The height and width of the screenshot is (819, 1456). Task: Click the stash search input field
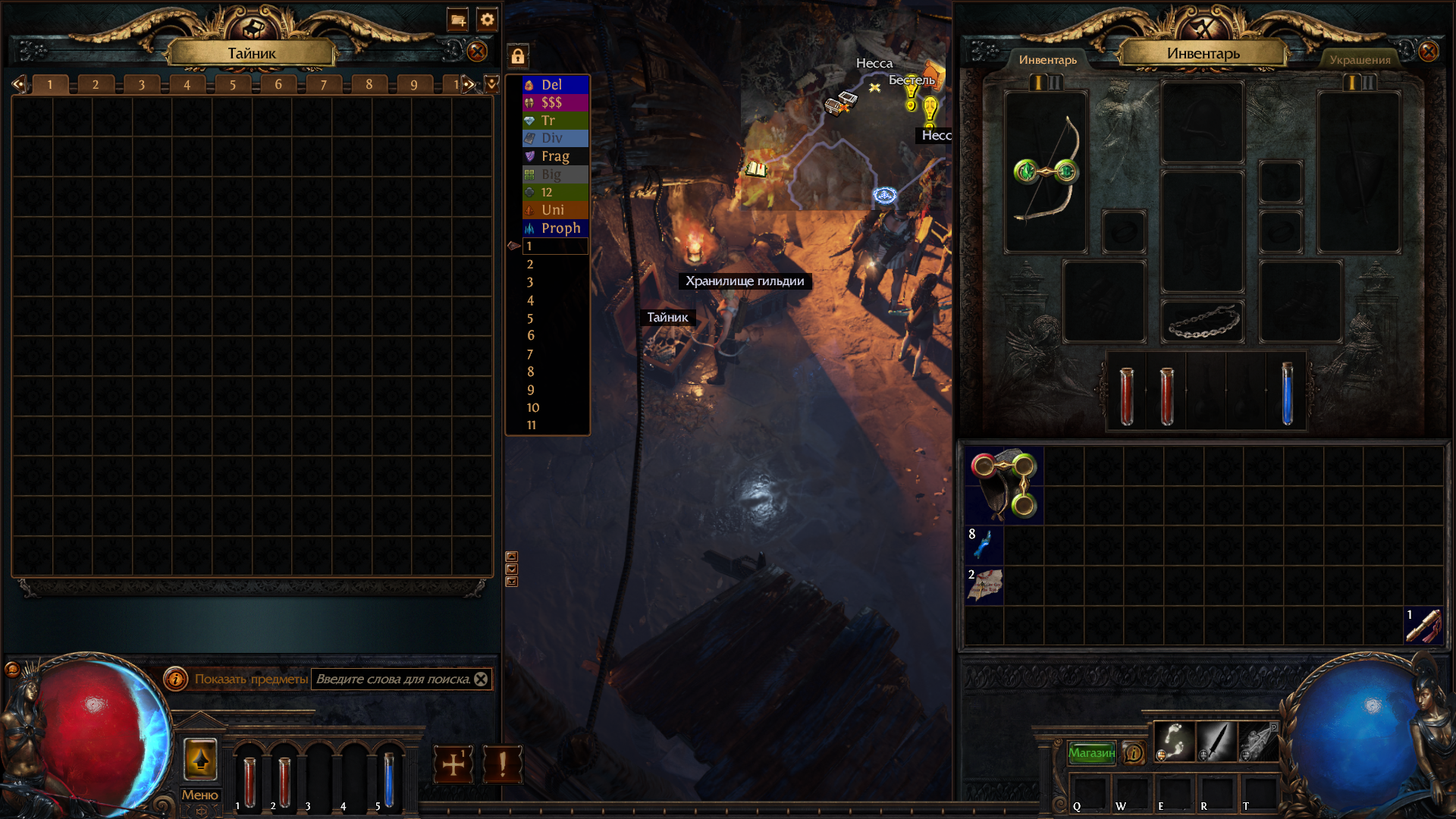point(394,680)
